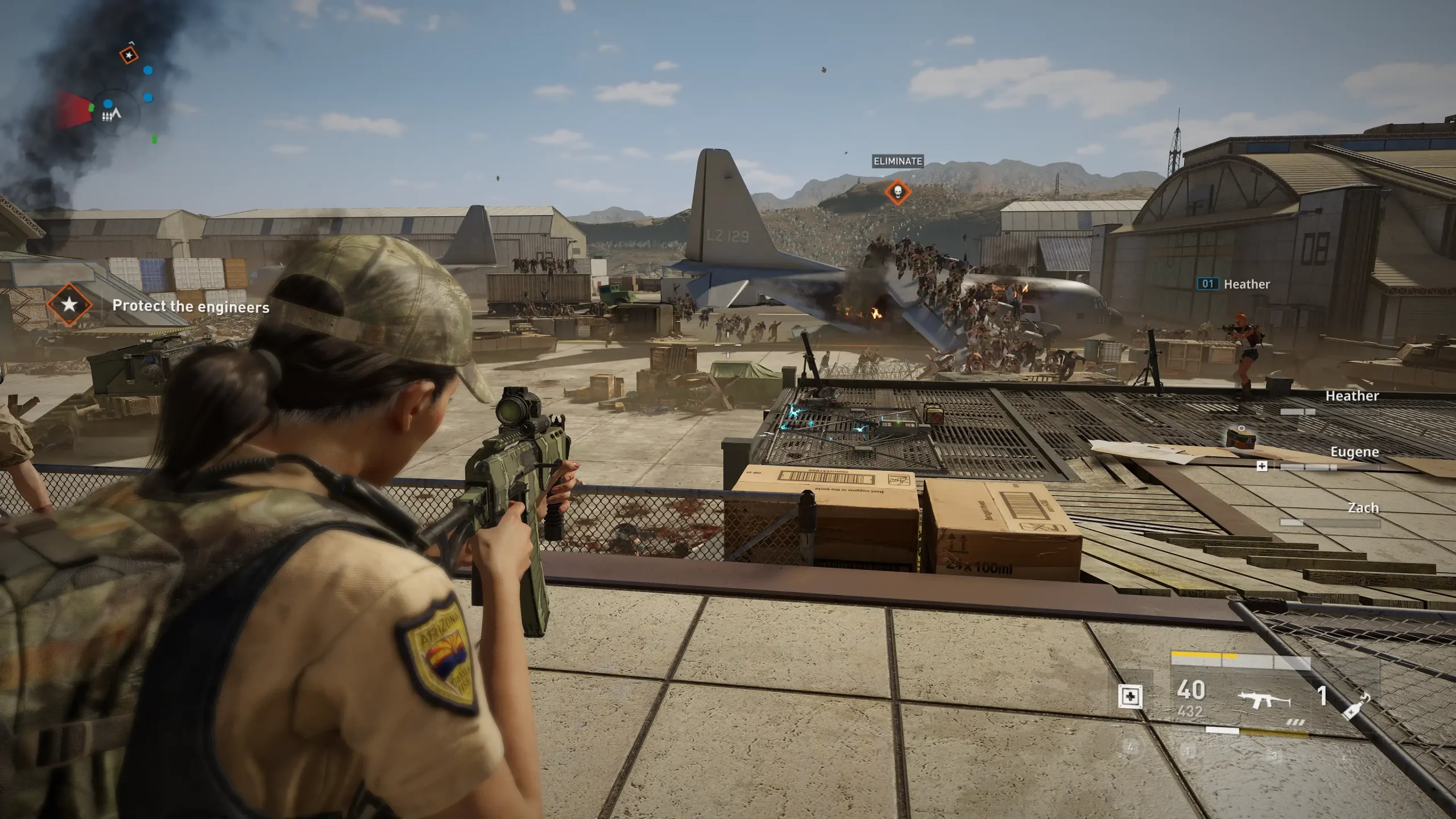Select the molotov bottle equipment icon
This screenshot has width=1456, height=819.
coord(1356,706)
